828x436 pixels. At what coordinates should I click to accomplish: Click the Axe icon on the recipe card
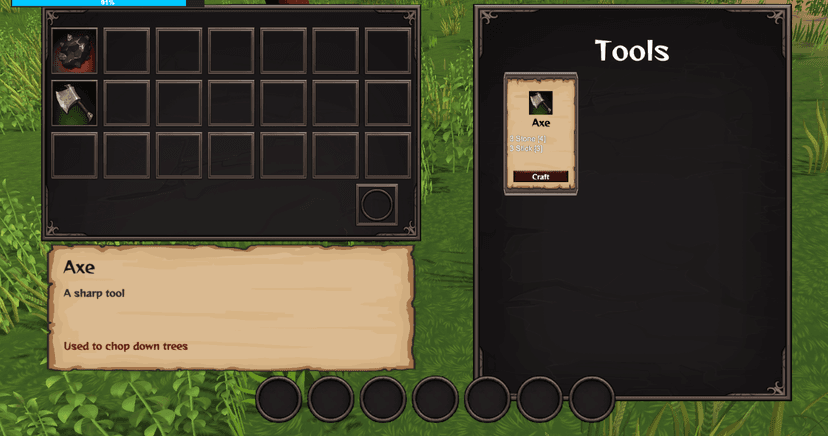click(540, 102)
